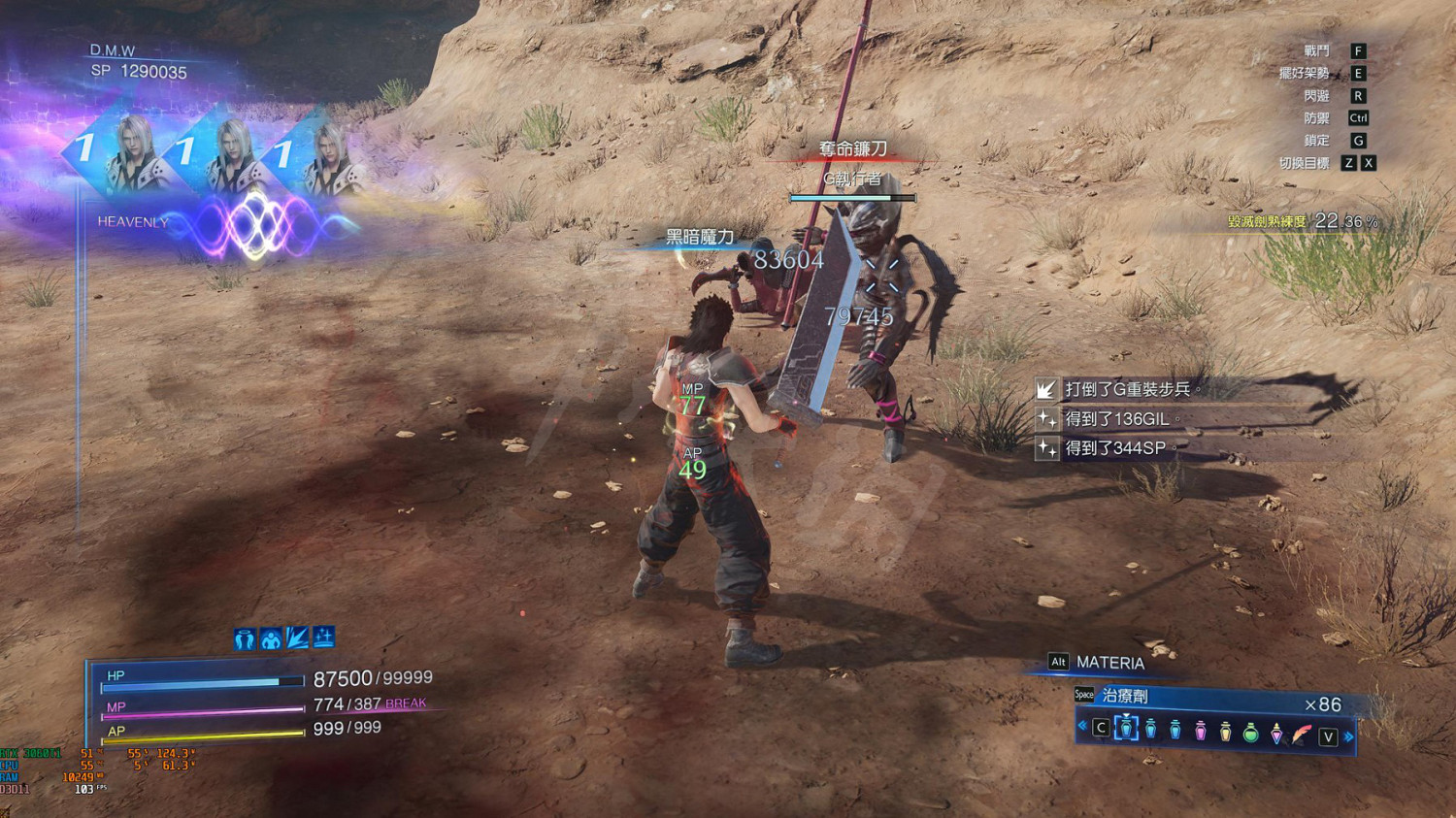Use the phoenix feather item
Screen dimensions: 1456x818
point(1301,731)
